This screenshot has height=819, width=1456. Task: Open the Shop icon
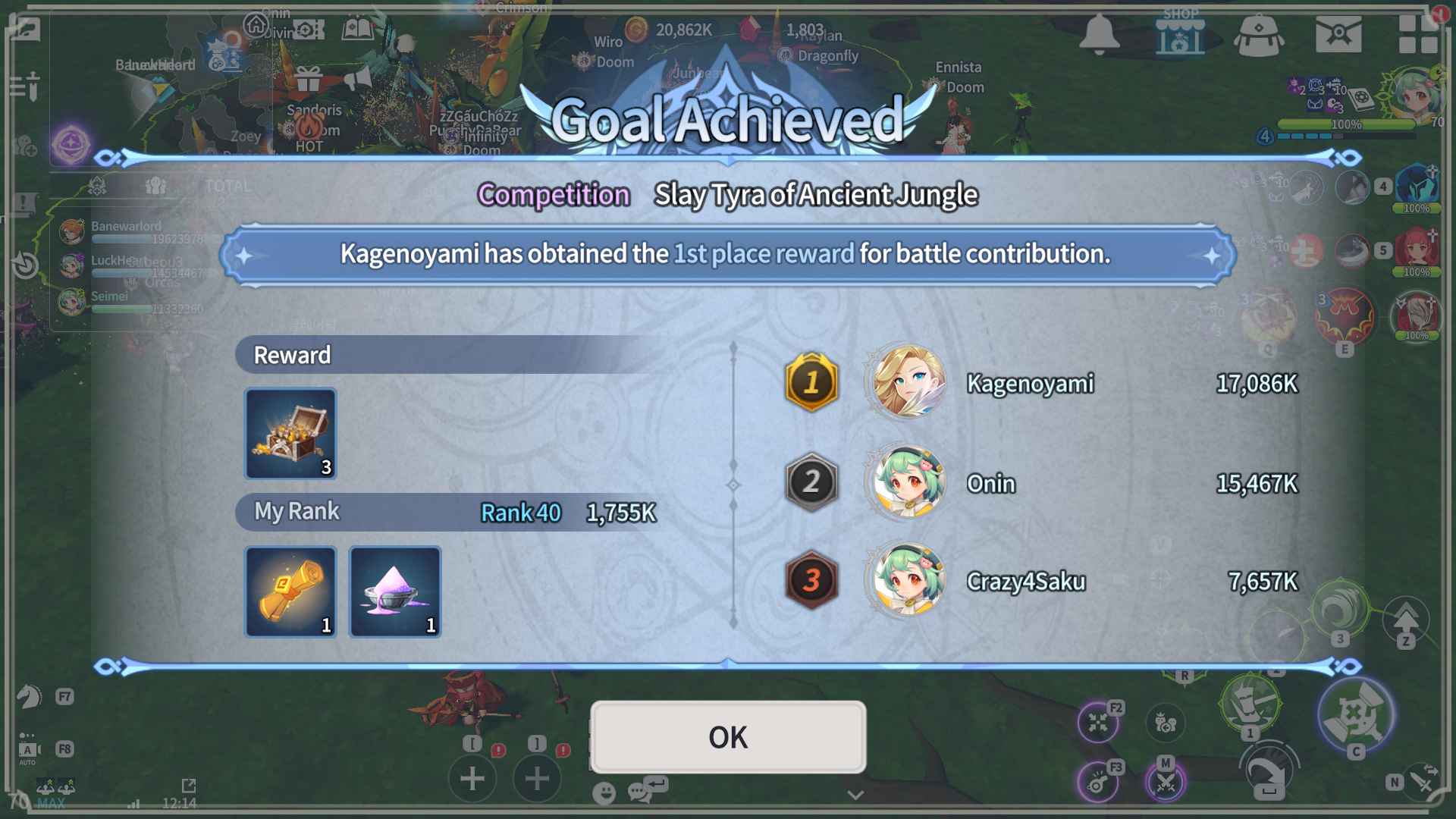coord(1180,33)
